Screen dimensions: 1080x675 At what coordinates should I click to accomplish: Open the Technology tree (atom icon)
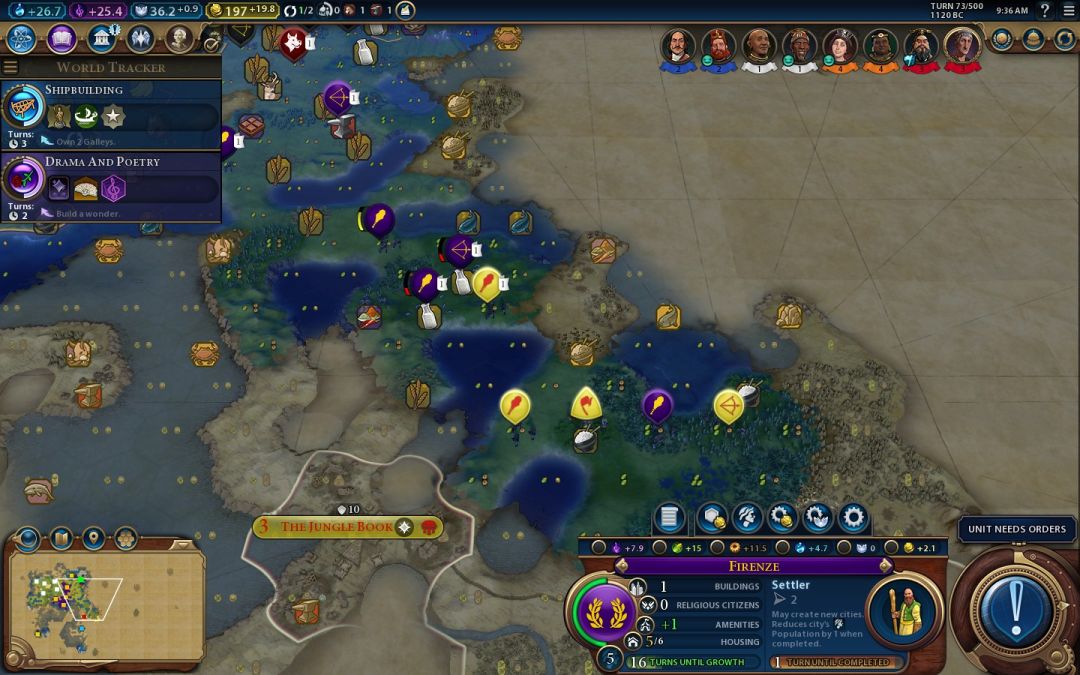coord(22,39)
